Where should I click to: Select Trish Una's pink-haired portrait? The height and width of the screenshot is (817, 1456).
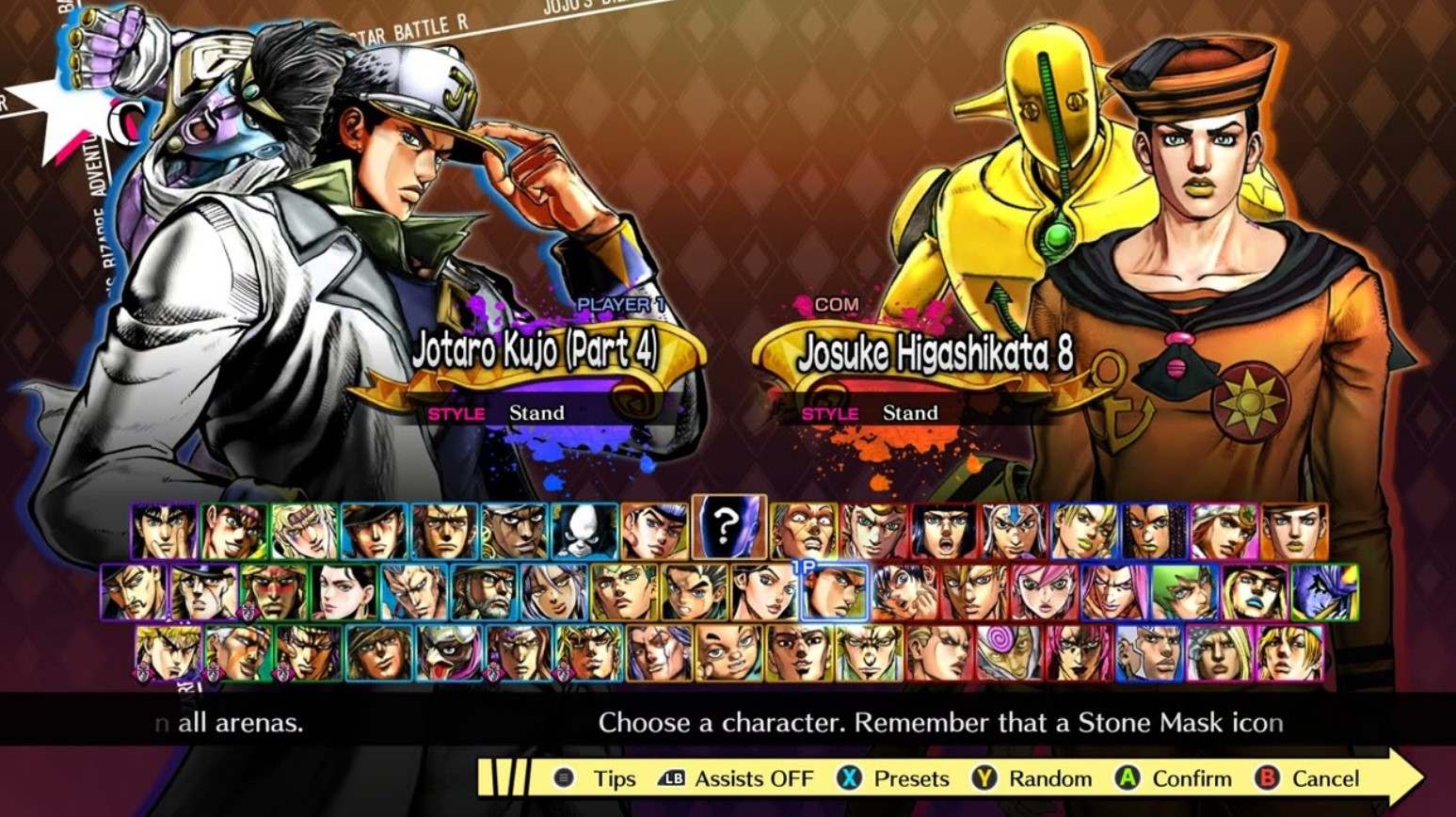pos(1044,592)
